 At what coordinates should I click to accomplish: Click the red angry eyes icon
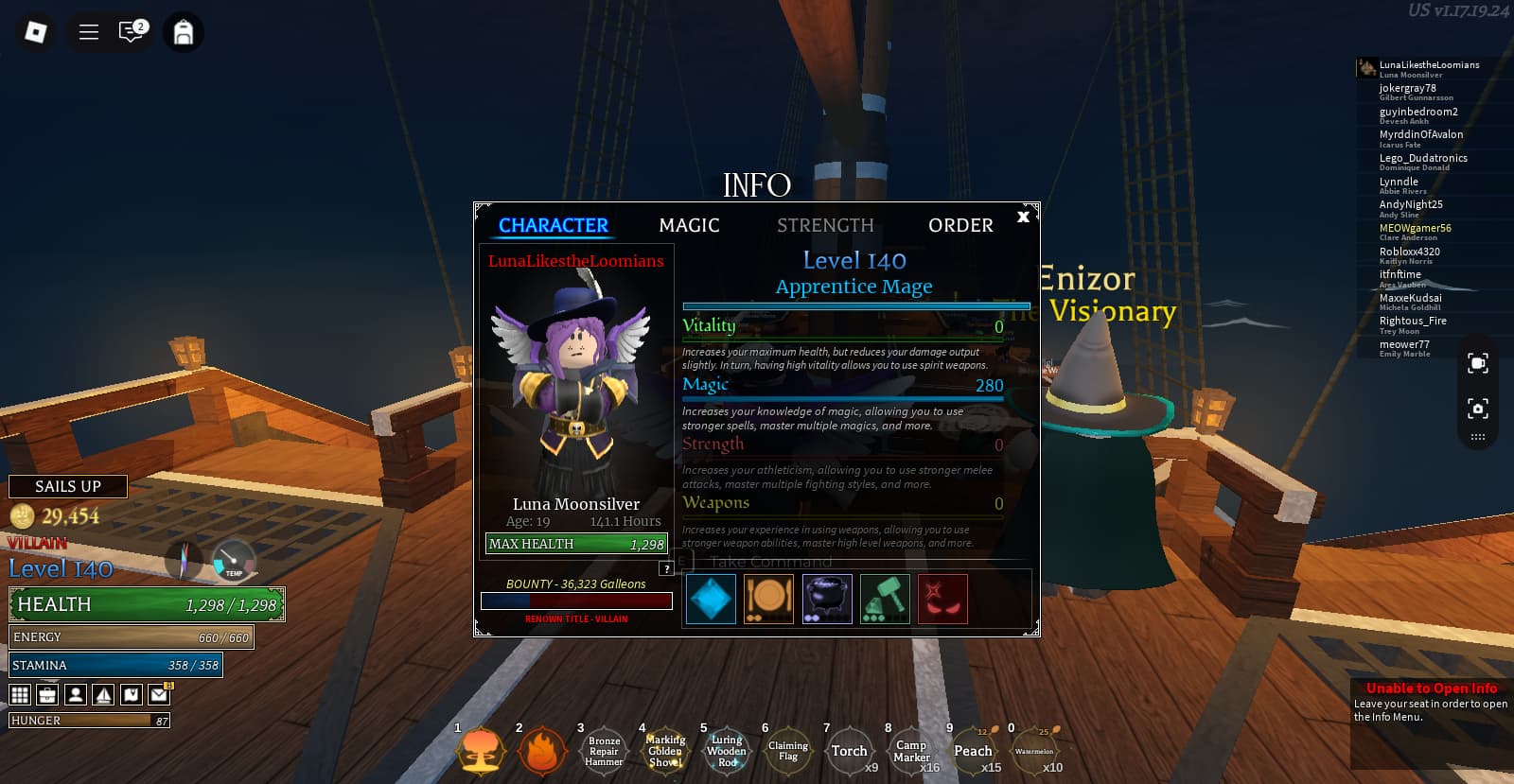[942, 599]
